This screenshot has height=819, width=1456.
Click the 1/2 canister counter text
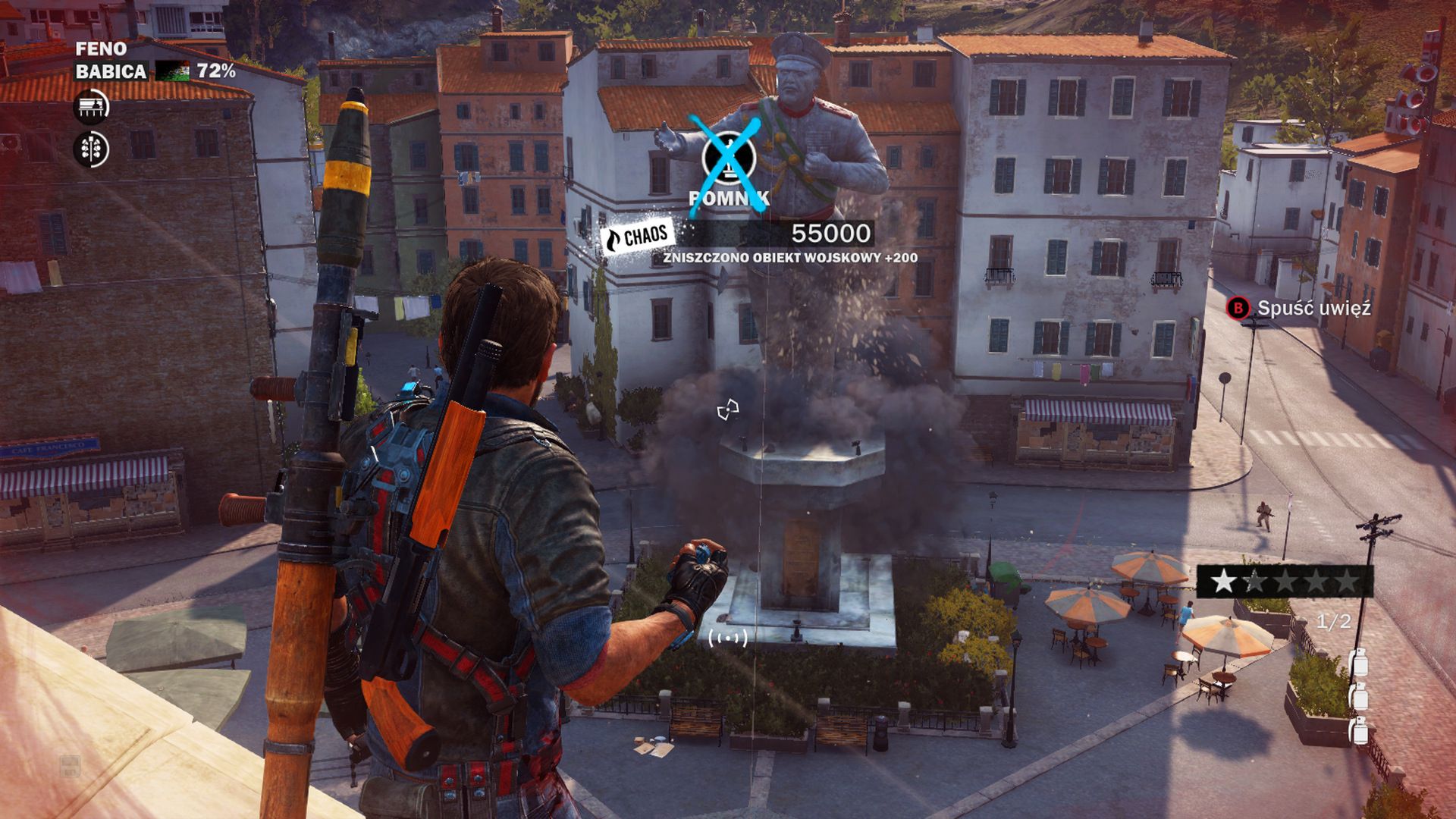[x=1335, y=622]
